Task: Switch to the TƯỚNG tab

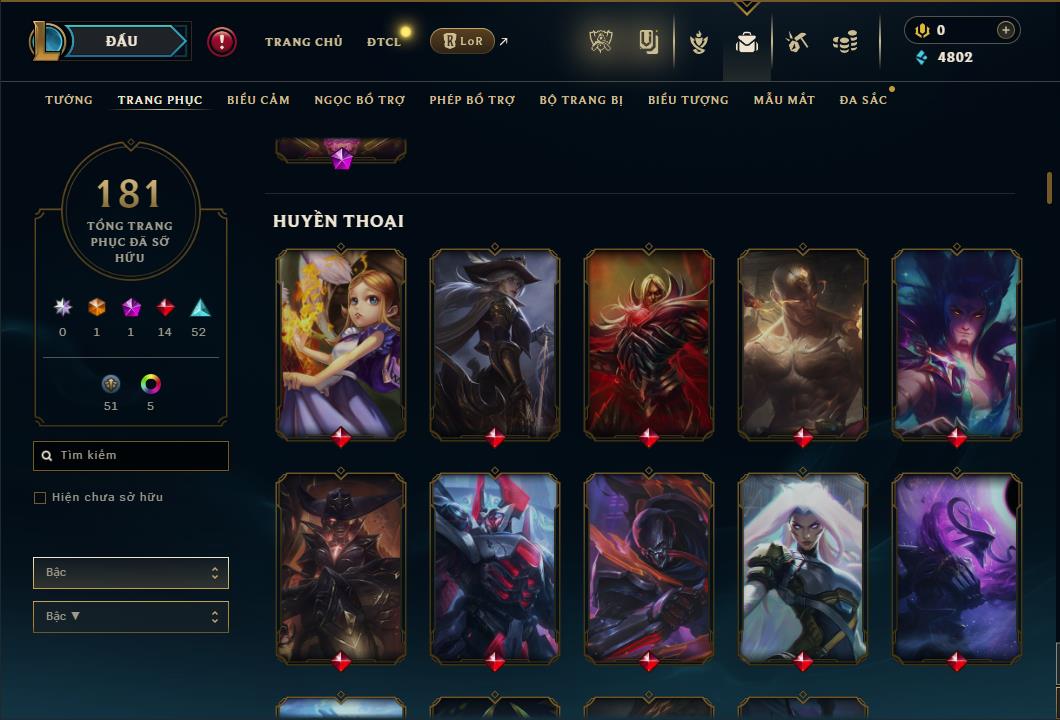Action: point(69,100)
